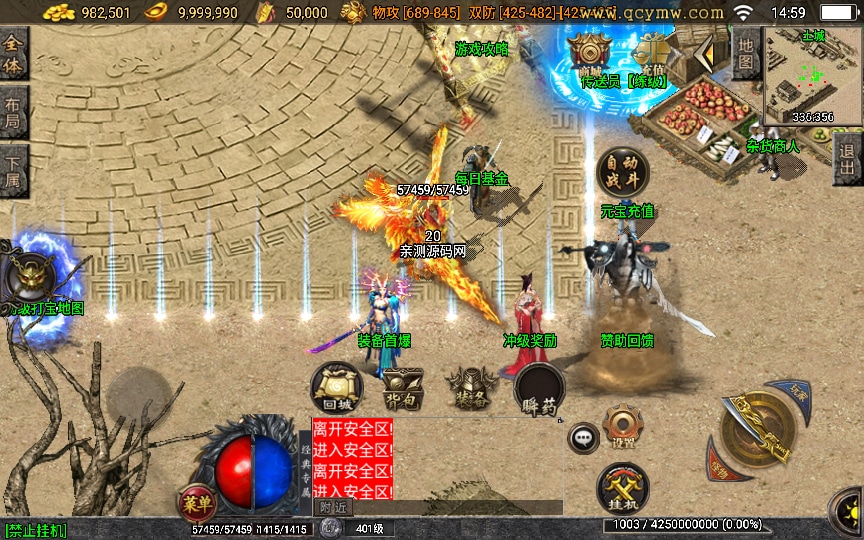Viewport: 864px width, 540px height.
Task: Enable 自动战斗 auto battle
Action: (x=622, y=173)
